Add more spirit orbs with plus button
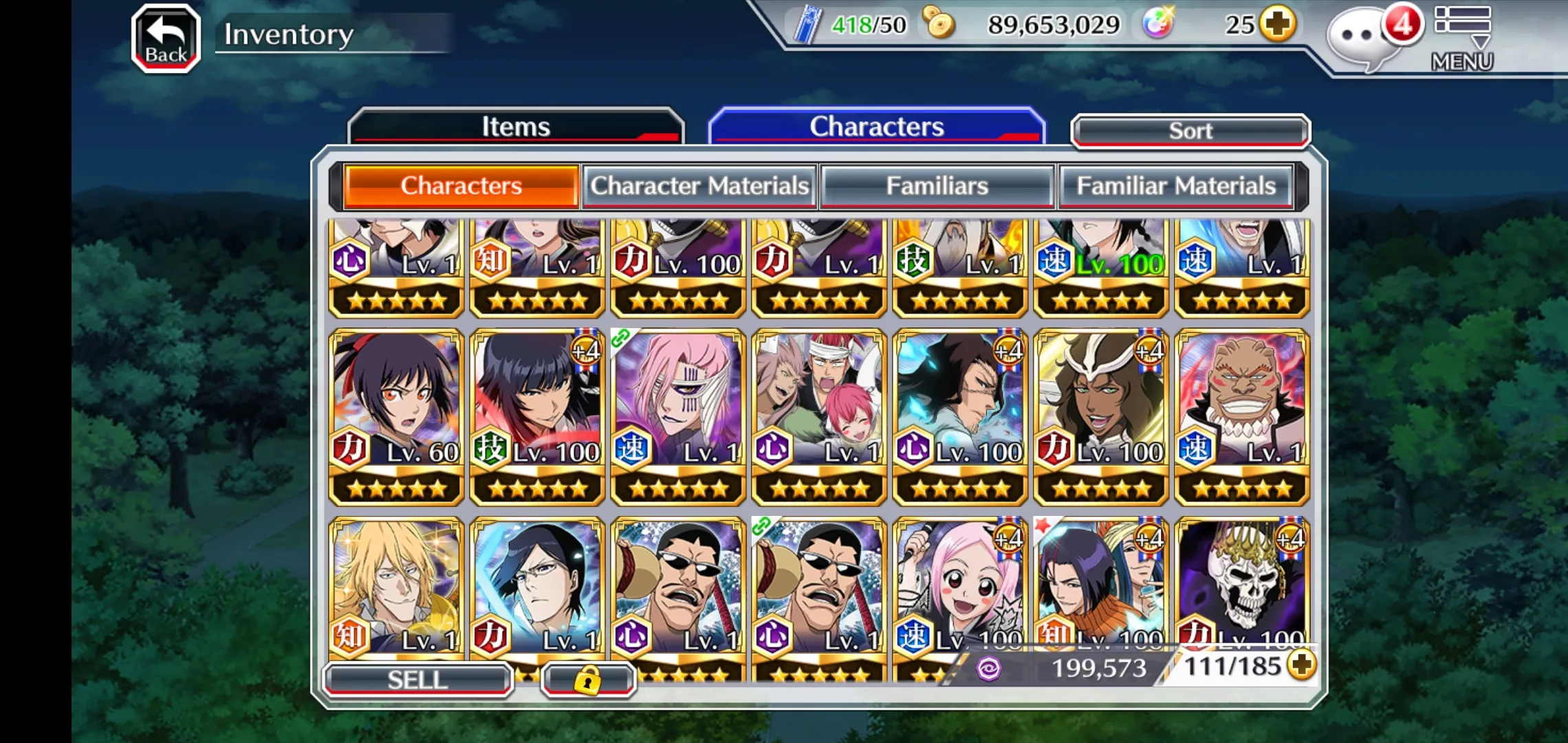The height and width of the screenshot is (743, 1568). 1278,25
